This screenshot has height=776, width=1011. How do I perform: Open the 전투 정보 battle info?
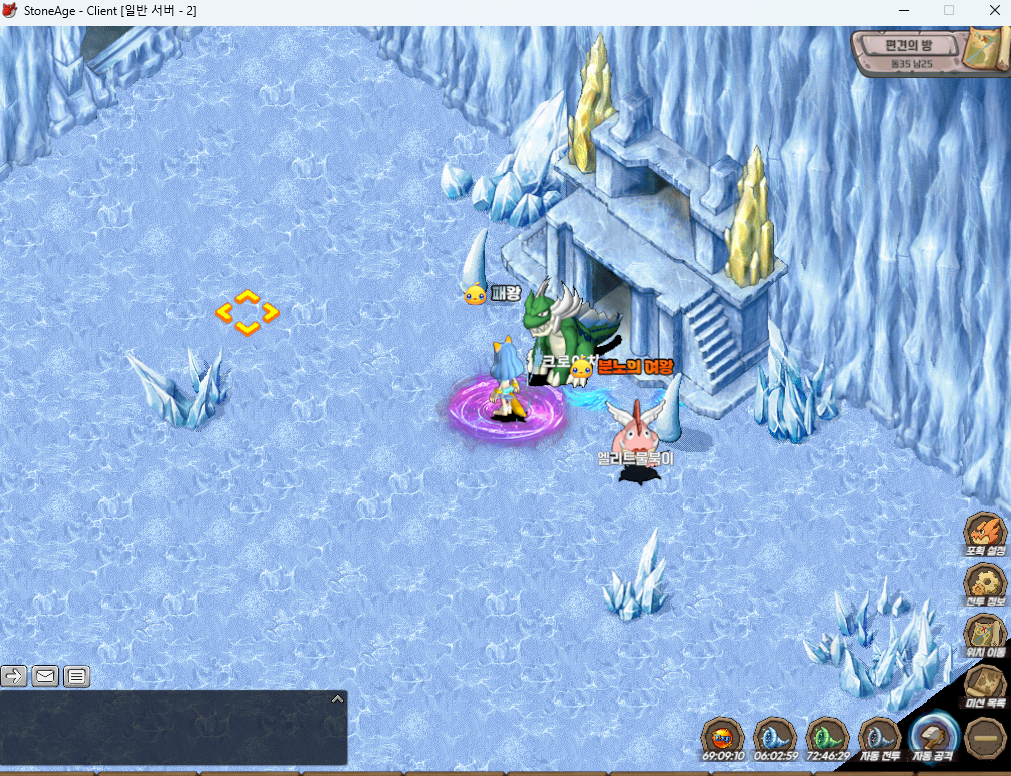click(x=984, y=584)
